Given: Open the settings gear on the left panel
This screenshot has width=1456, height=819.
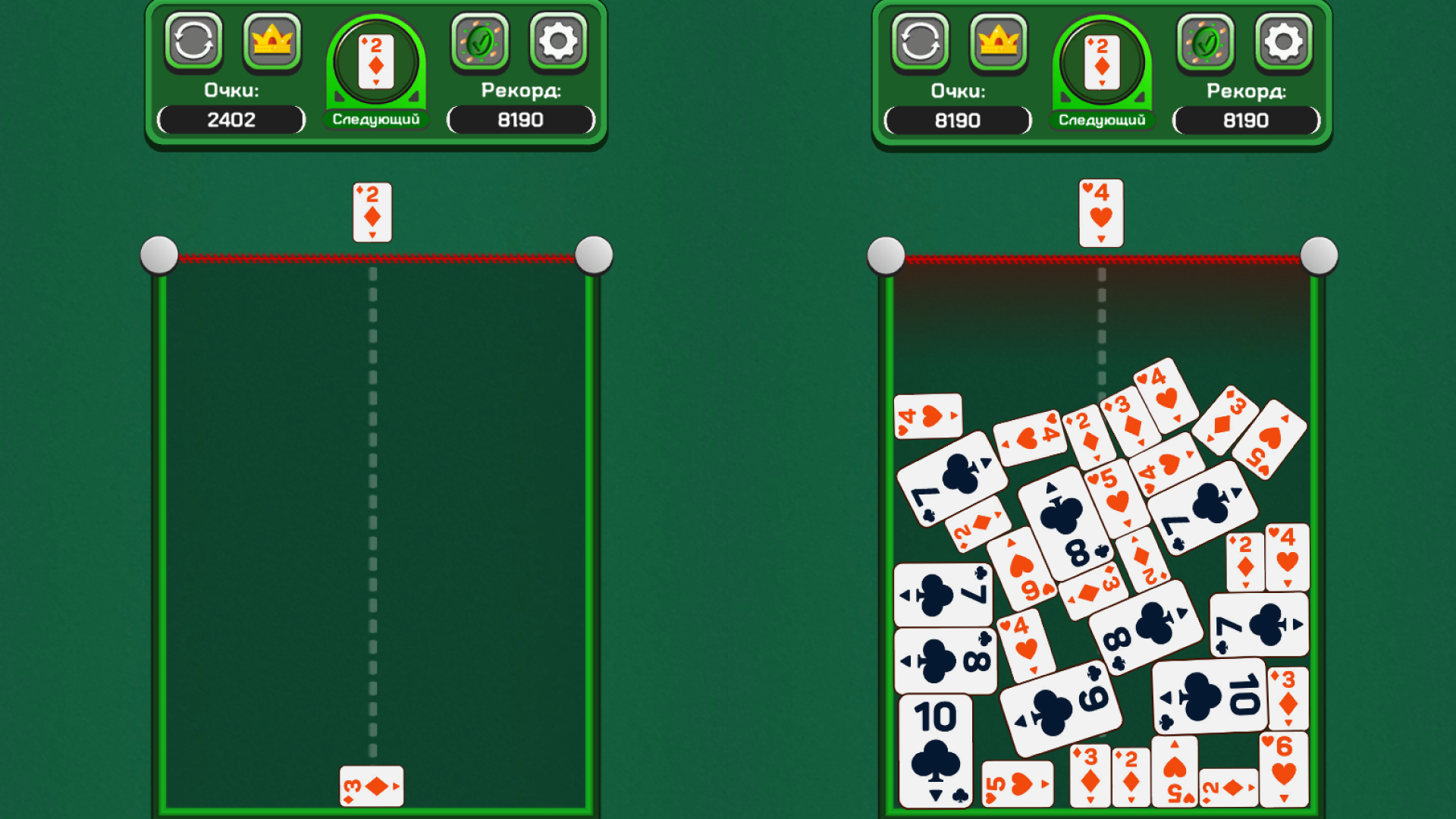Looking at the screenshot, I should tap(559, 42).
